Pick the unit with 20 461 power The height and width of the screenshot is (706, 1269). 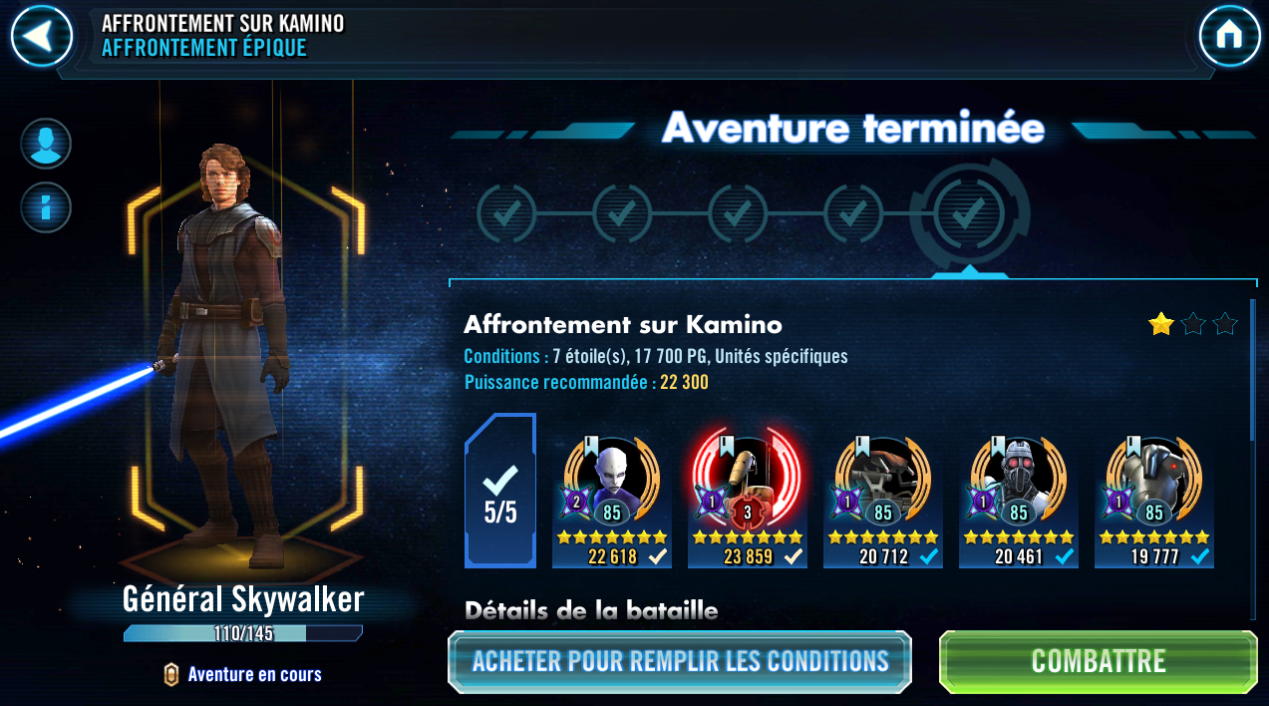pos(1018,500)
